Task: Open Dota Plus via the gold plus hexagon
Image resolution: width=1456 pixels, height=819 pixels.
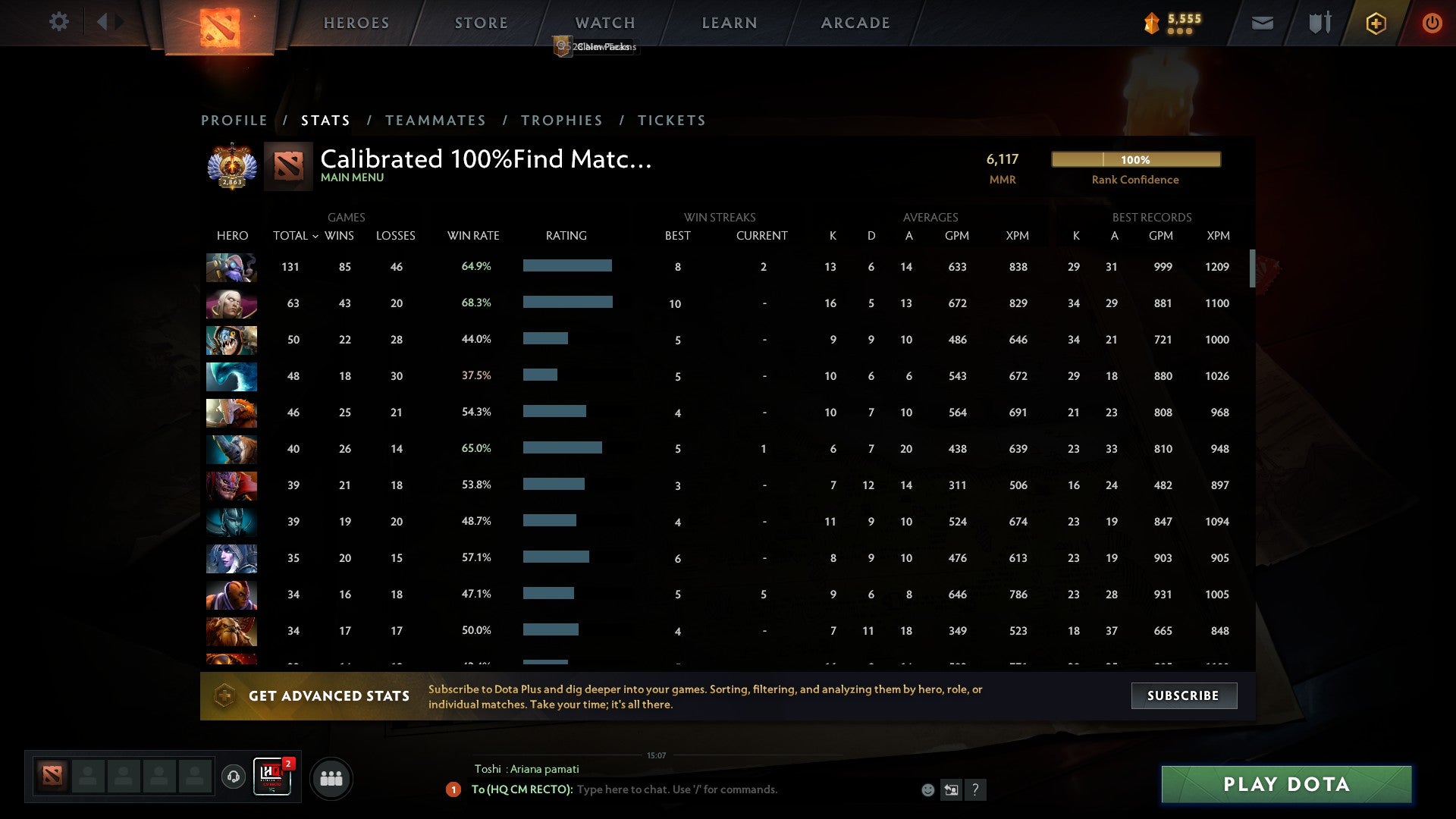Action: point(1376,23)
